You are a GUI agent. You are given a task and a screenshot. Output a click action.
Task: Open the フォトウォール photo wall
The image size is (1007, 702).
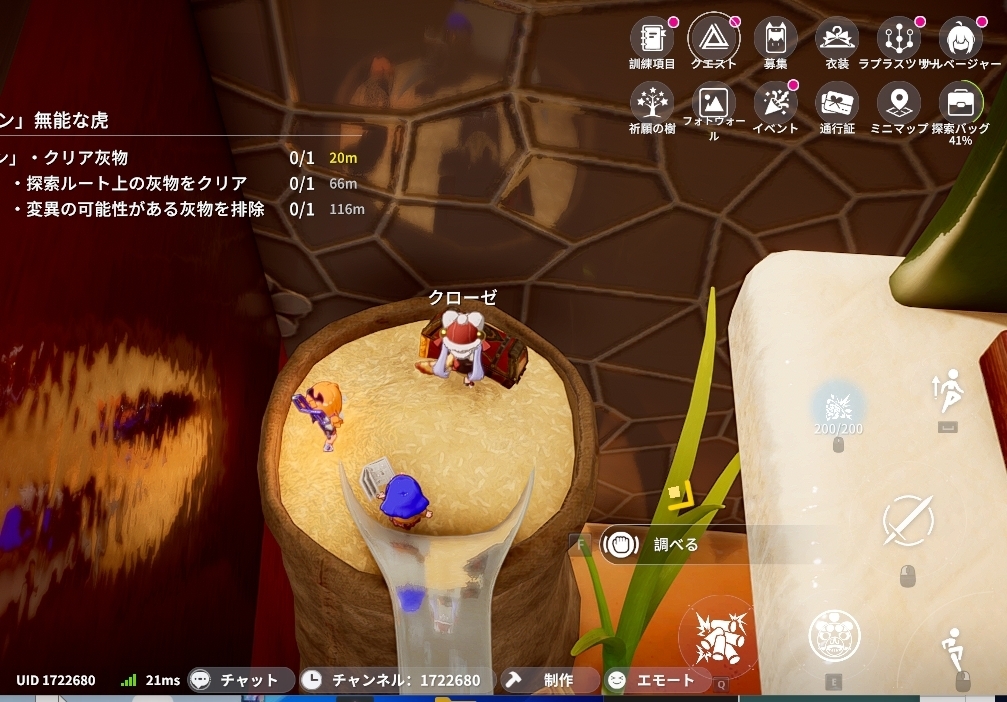[x=714, y=103]
